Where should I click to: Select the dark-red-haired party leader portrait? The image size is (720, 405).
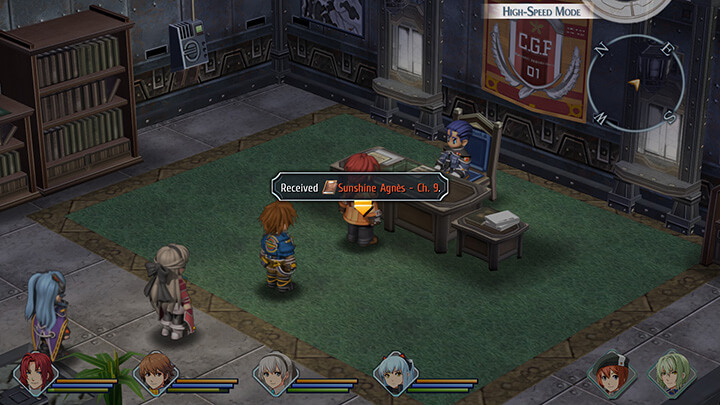pyautogui.click(x=35, y=375)
